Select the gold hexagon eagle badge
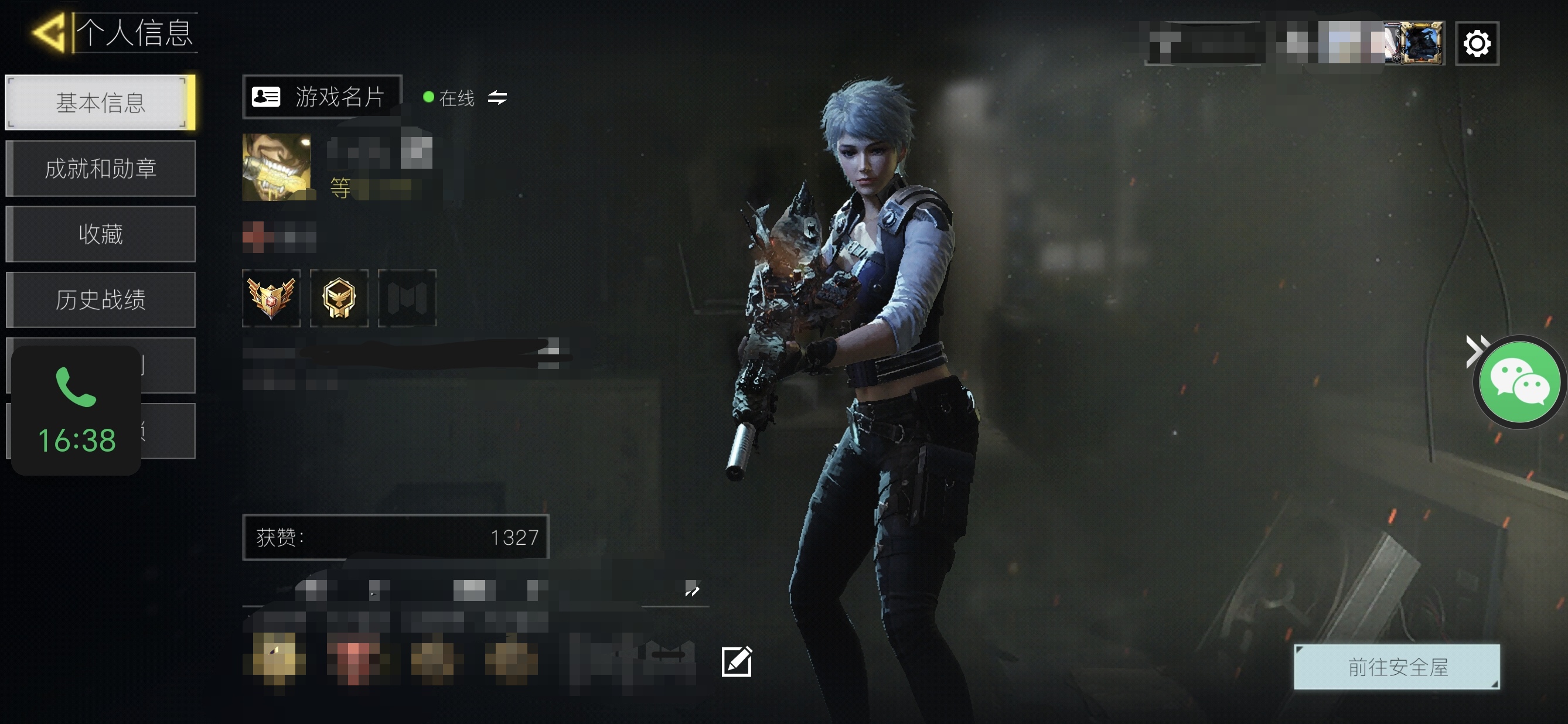 tap(339, 298)
